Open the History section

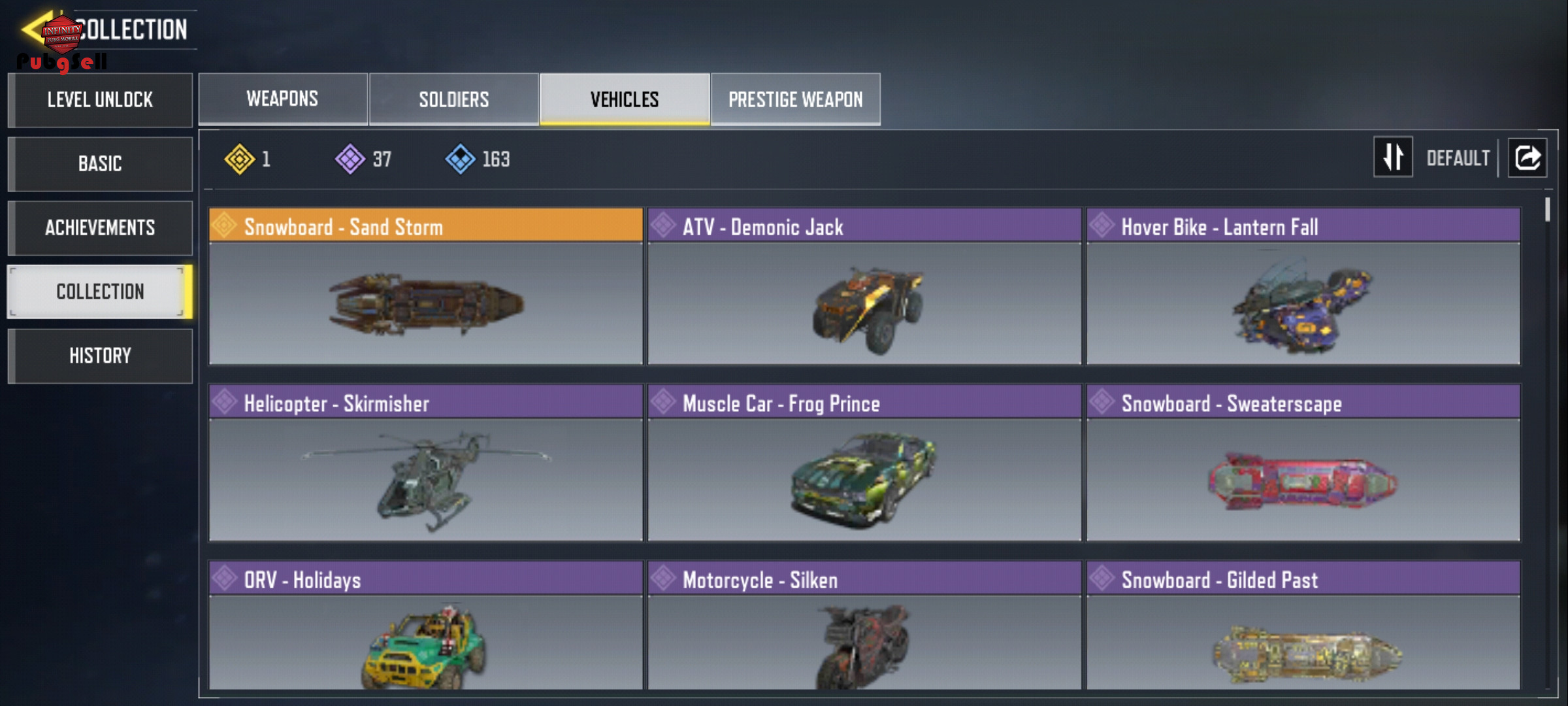pos(100,356)
